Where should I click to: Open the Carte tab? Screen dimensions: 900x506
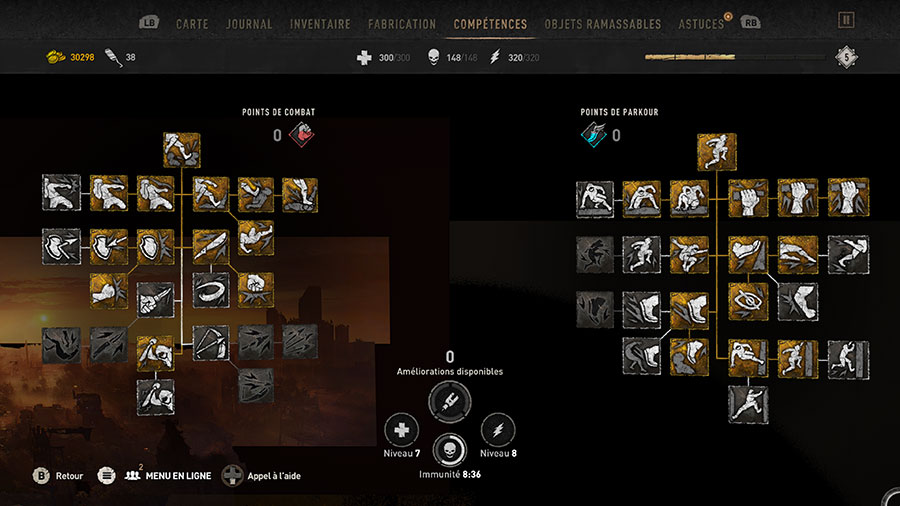pyautogui.click(x=191, y=23)
